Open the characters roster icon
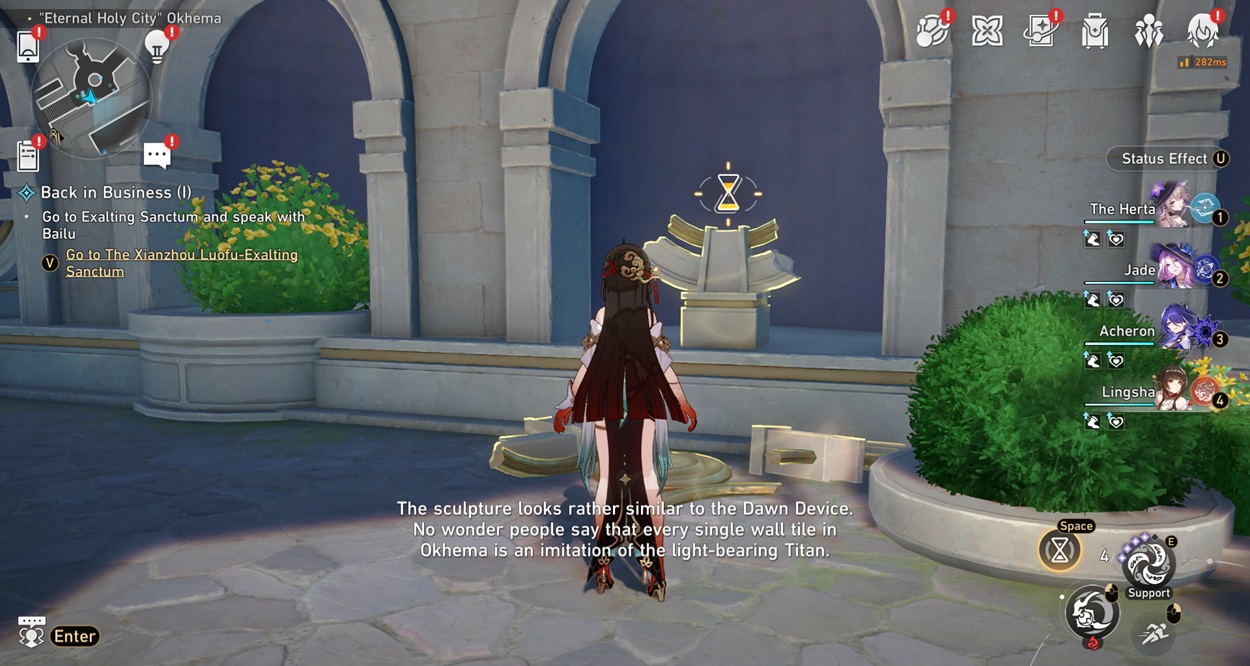This screenshot has height=666, width=1250. click(1148, 32)
